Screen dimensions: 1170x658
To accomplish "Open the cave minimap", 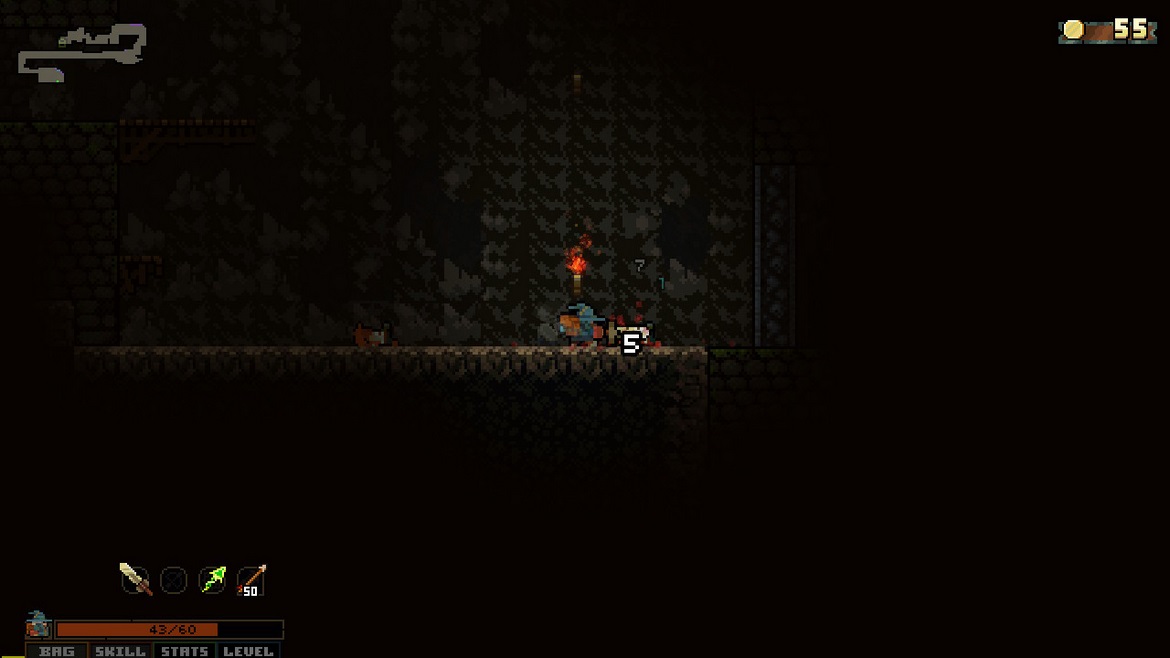I will (x=82, y=53).
